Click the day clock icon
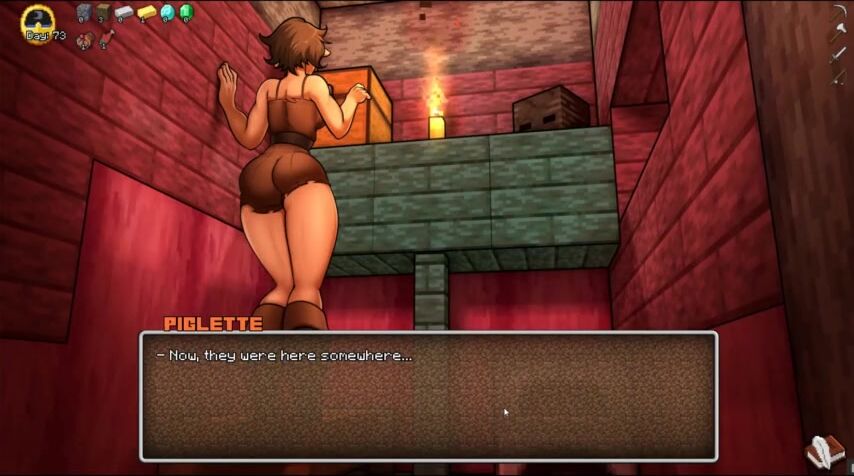Screen dimensions: 854x476 [x=39, y=18]
